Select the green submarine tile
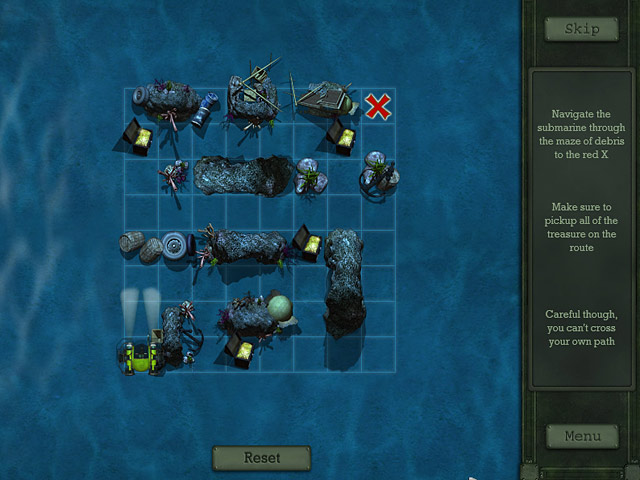Screen dimensions: 640x480 click(140, 357)
